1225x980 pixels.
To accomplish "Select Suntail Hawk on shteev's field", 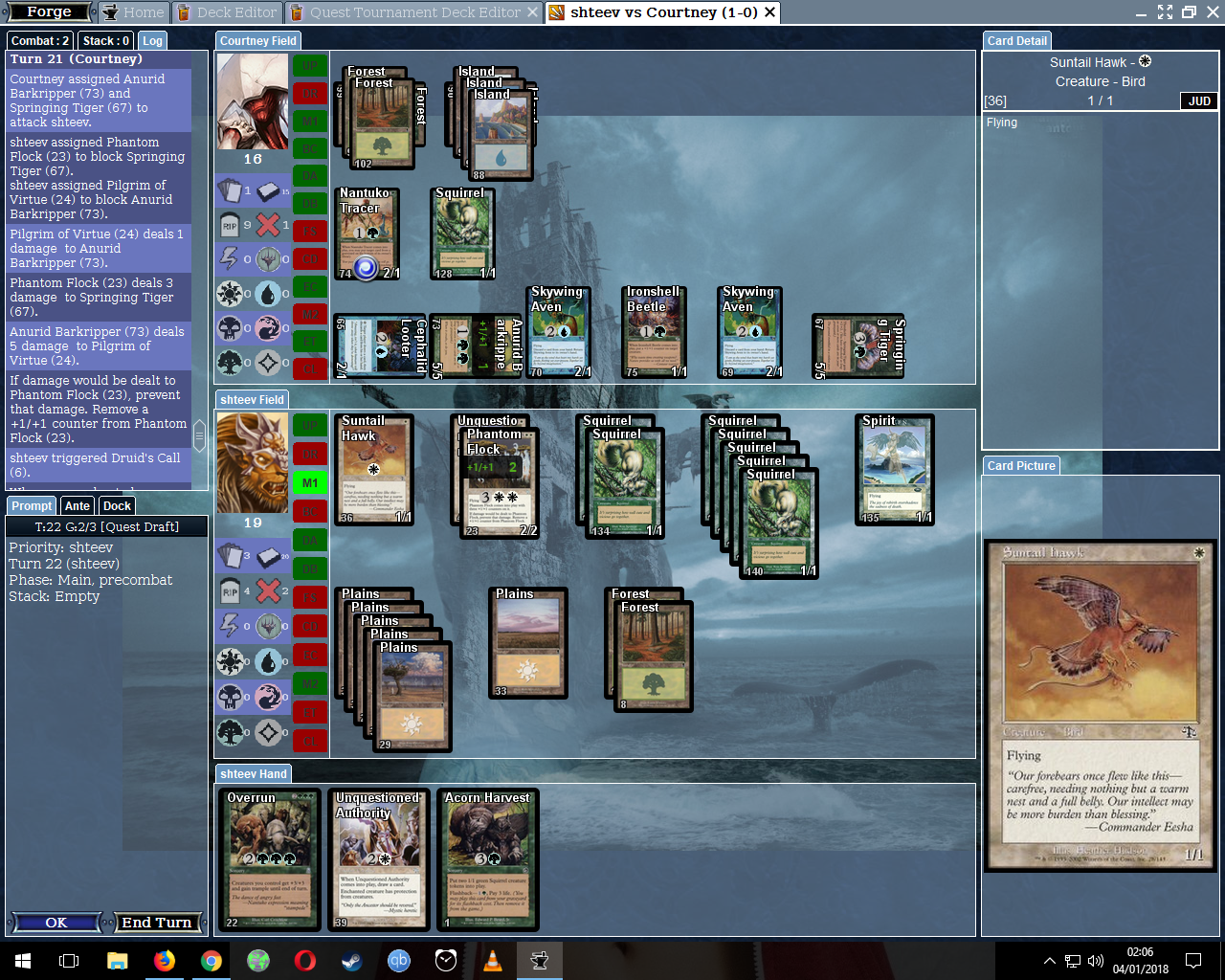I will tap(374, 470).
